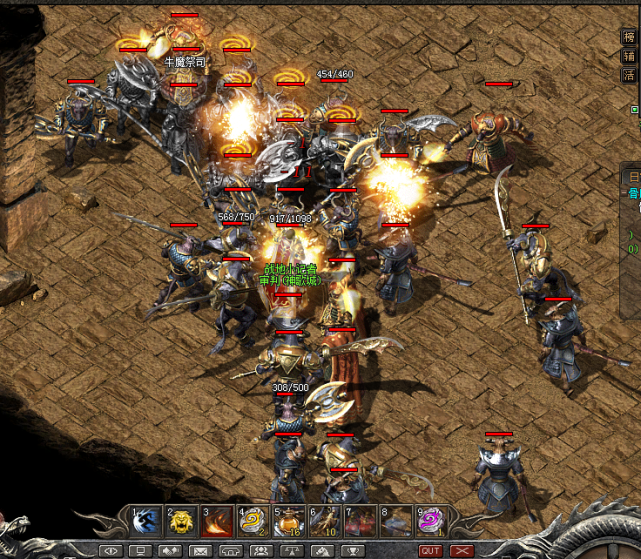Drink the orange potion in slot 5
The height and width of the screenshot is (559, 641).
pos(288,521)
